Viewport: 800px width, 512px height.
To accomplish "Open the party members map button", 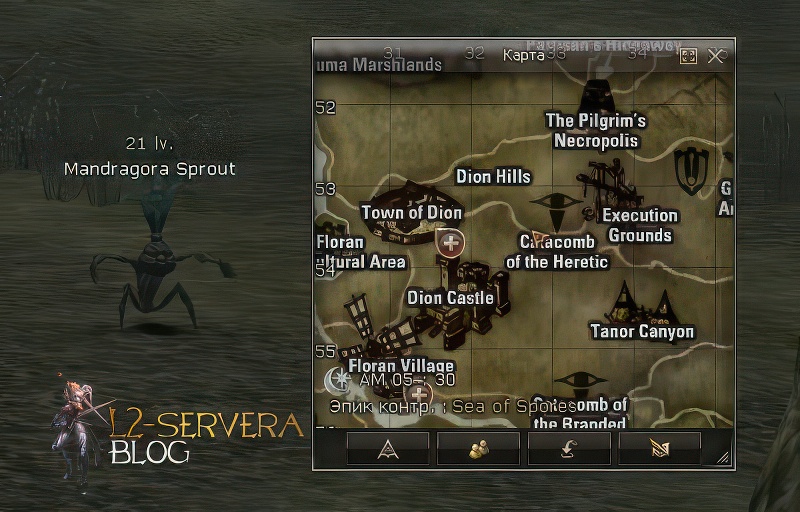I will tap(478, 449).
